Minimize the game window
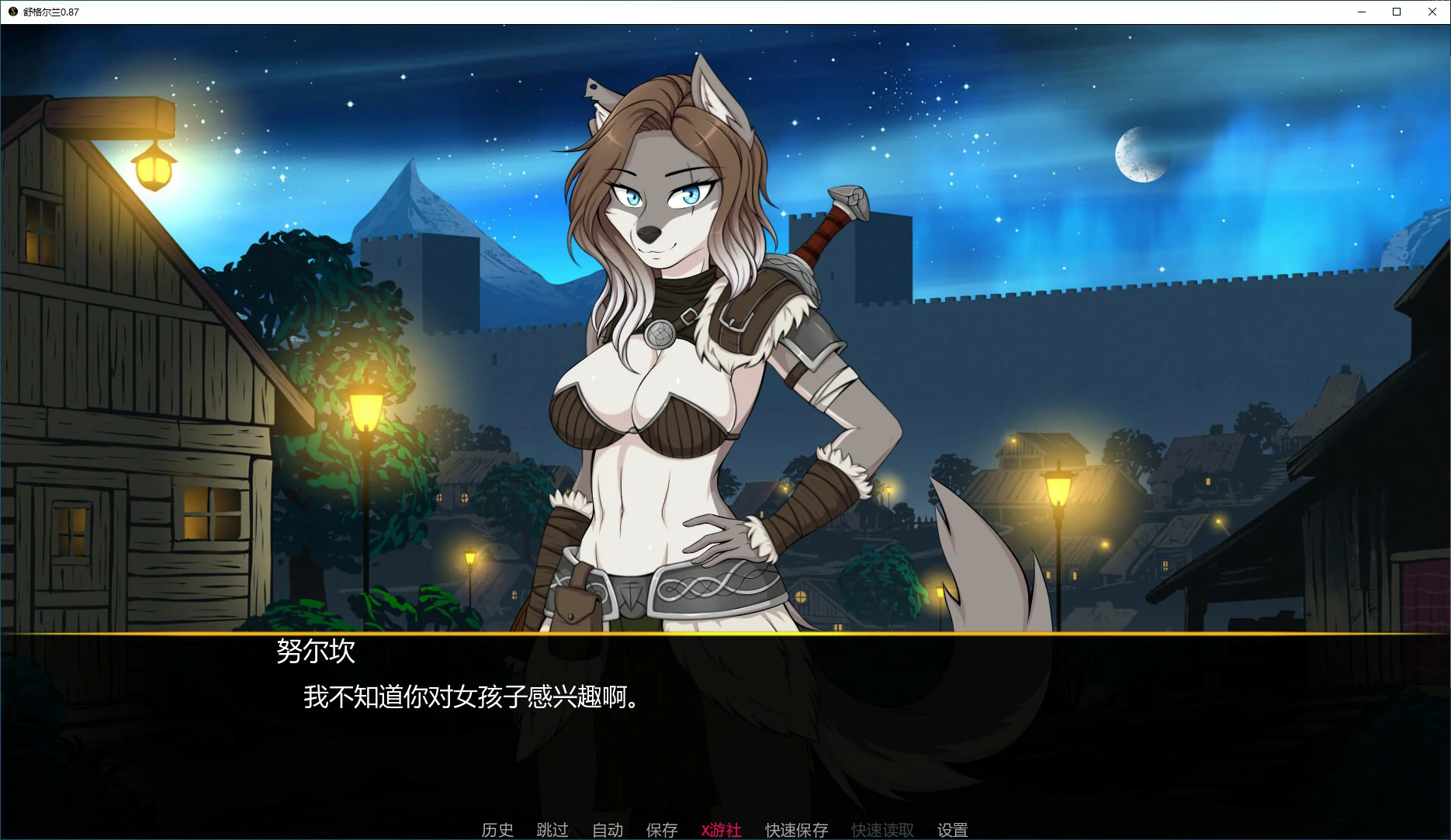Viewport: 1451px width, 840px height. pyautogui.click(x=1361, y=12)
